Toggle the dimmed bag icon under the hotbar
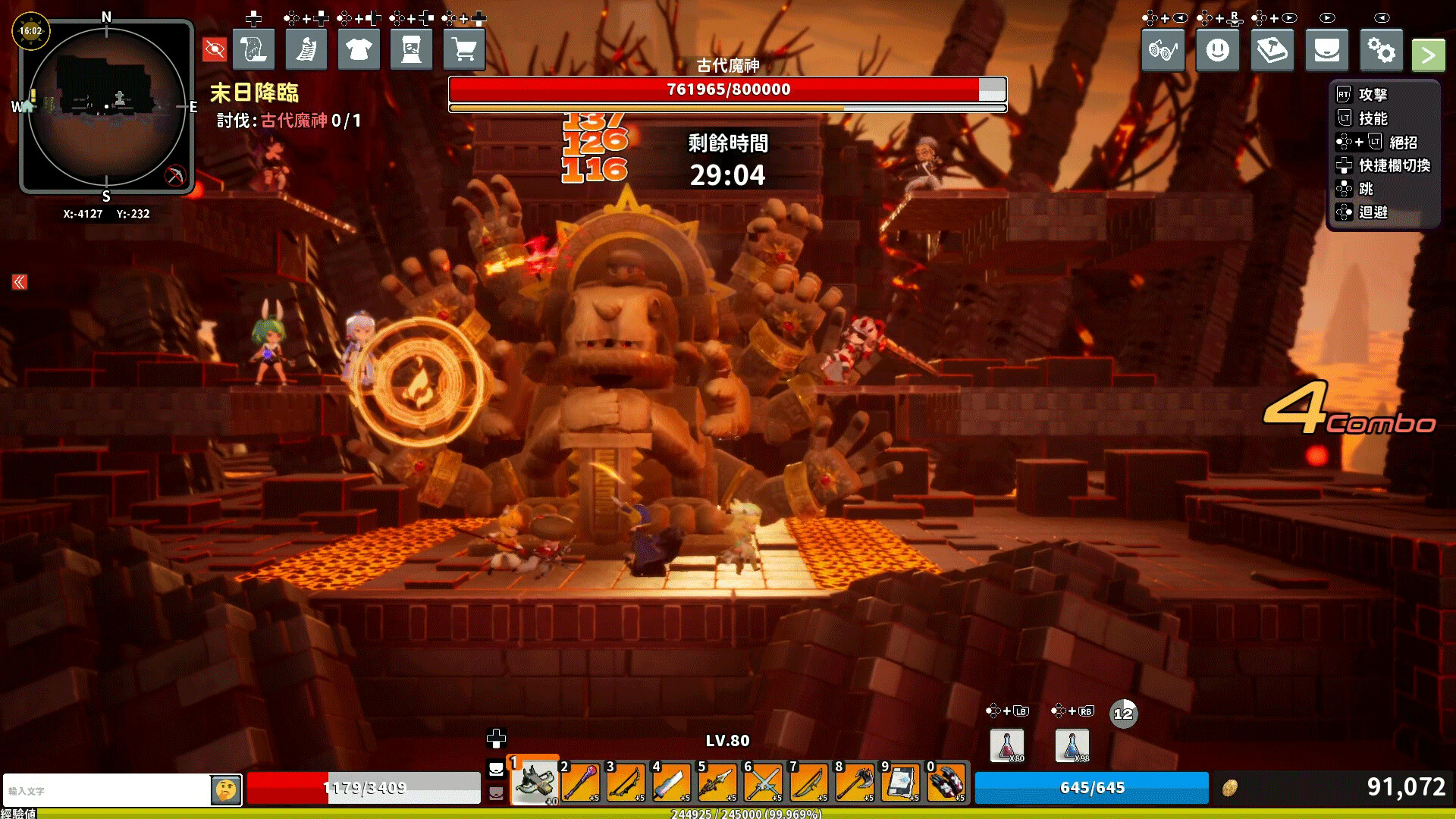This screenshot has height=819, width=1456. pos(497,792)
